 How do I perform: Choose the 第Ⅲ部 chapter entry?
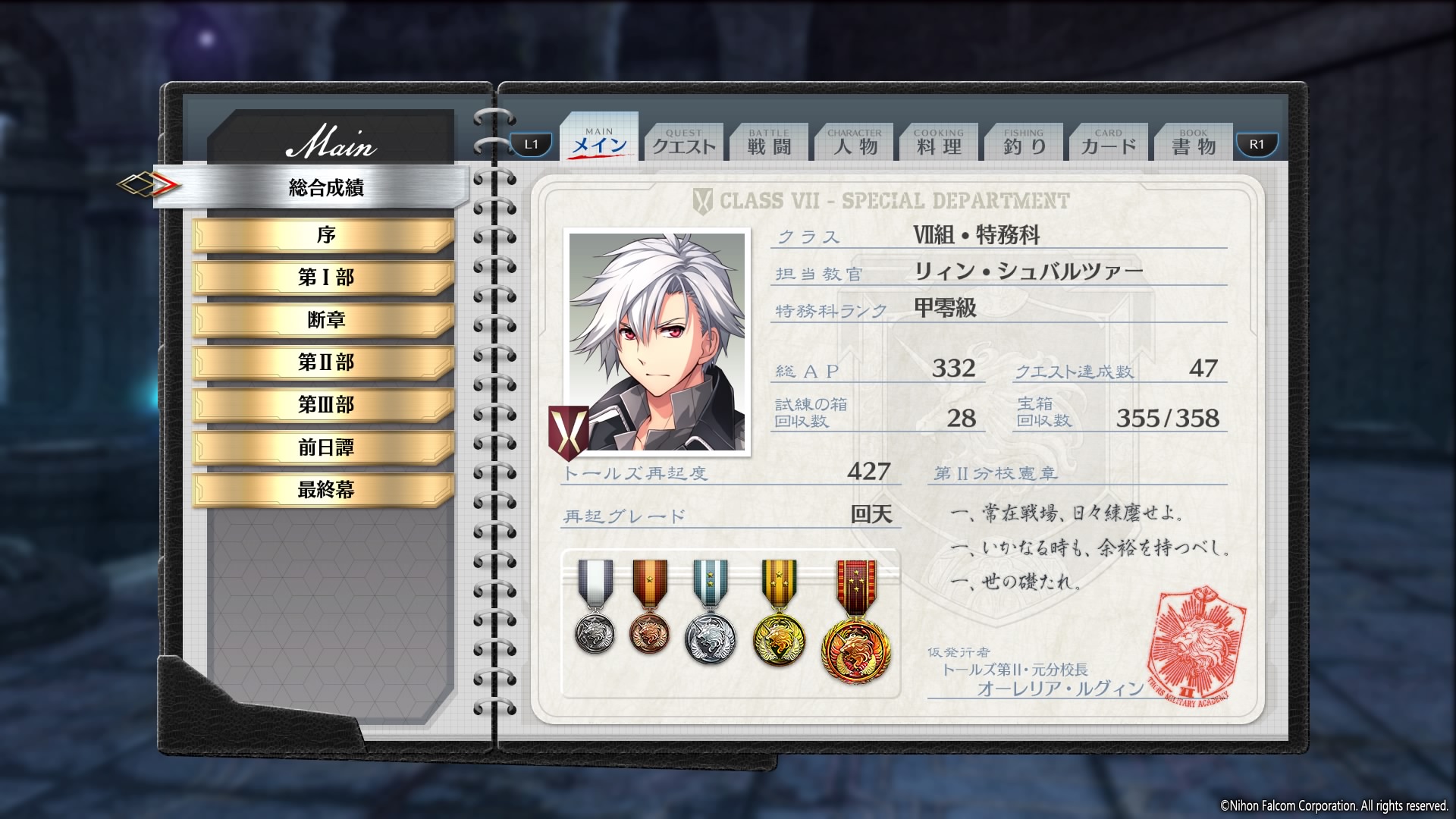pyautogui.click(x=325, y=405)
